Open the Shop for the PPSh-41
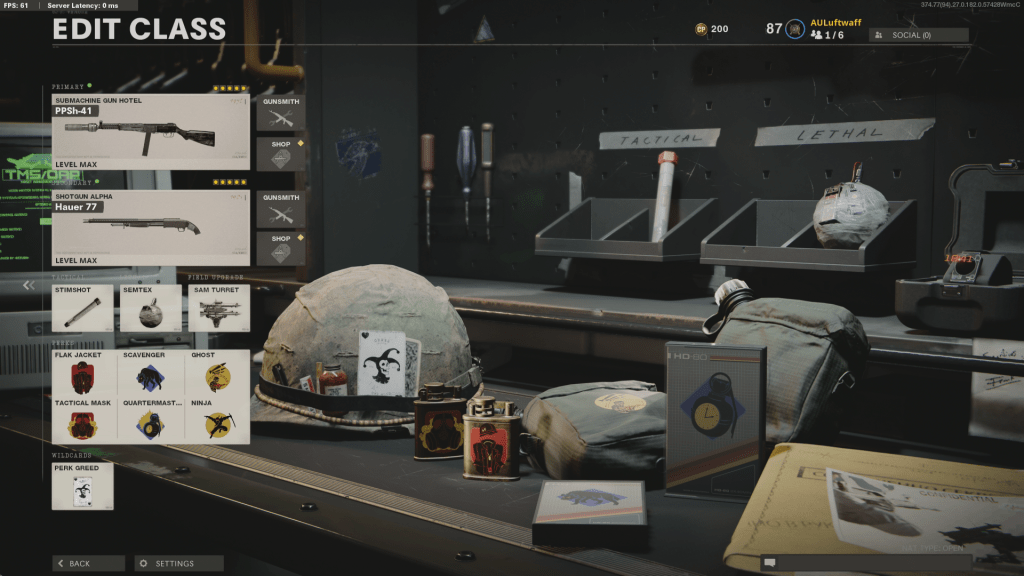Viewport: 1024px width, 576px height. [281, 153]
